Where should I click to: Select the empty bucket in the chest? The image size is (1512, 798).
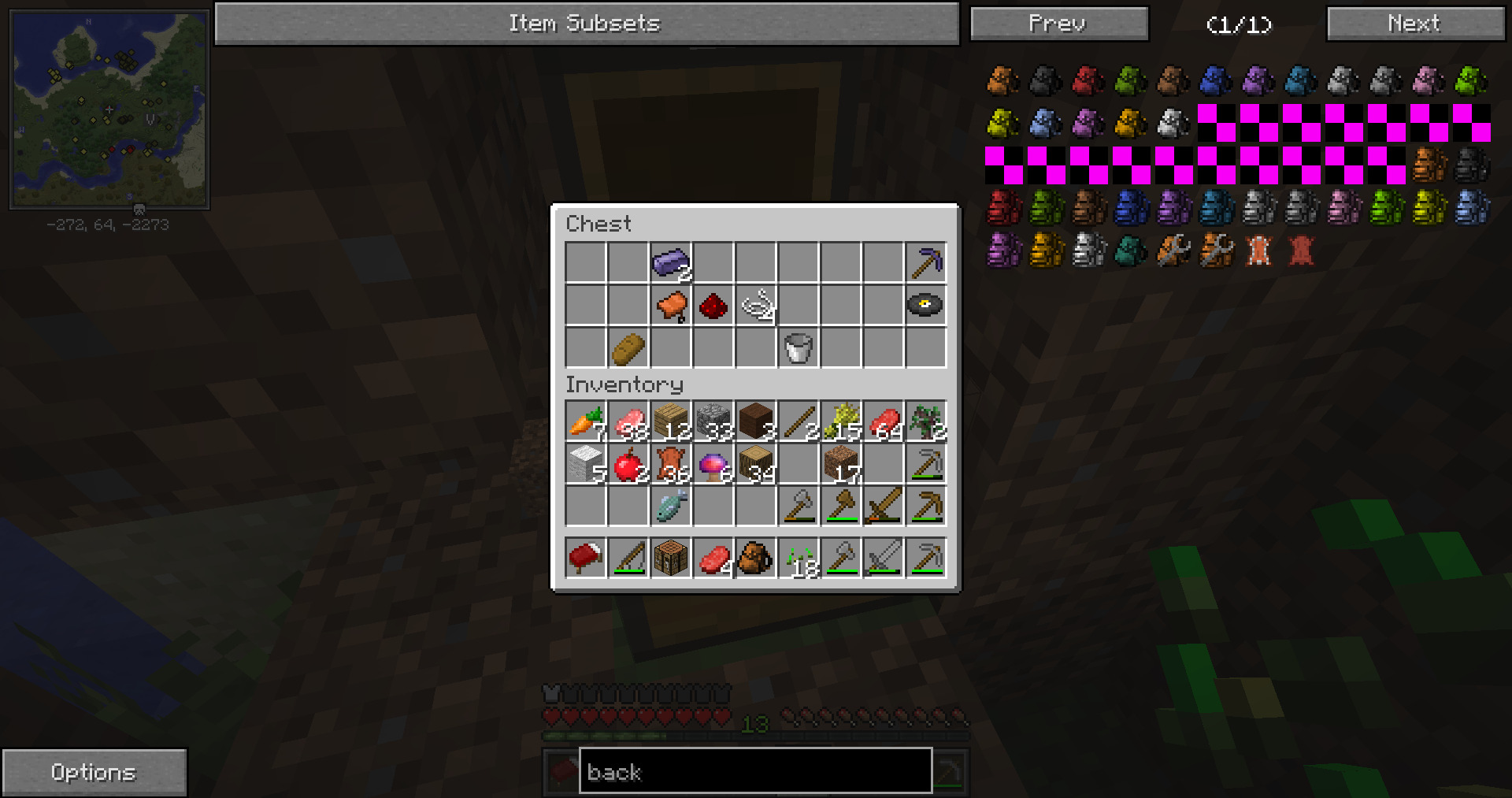point(798,348)
